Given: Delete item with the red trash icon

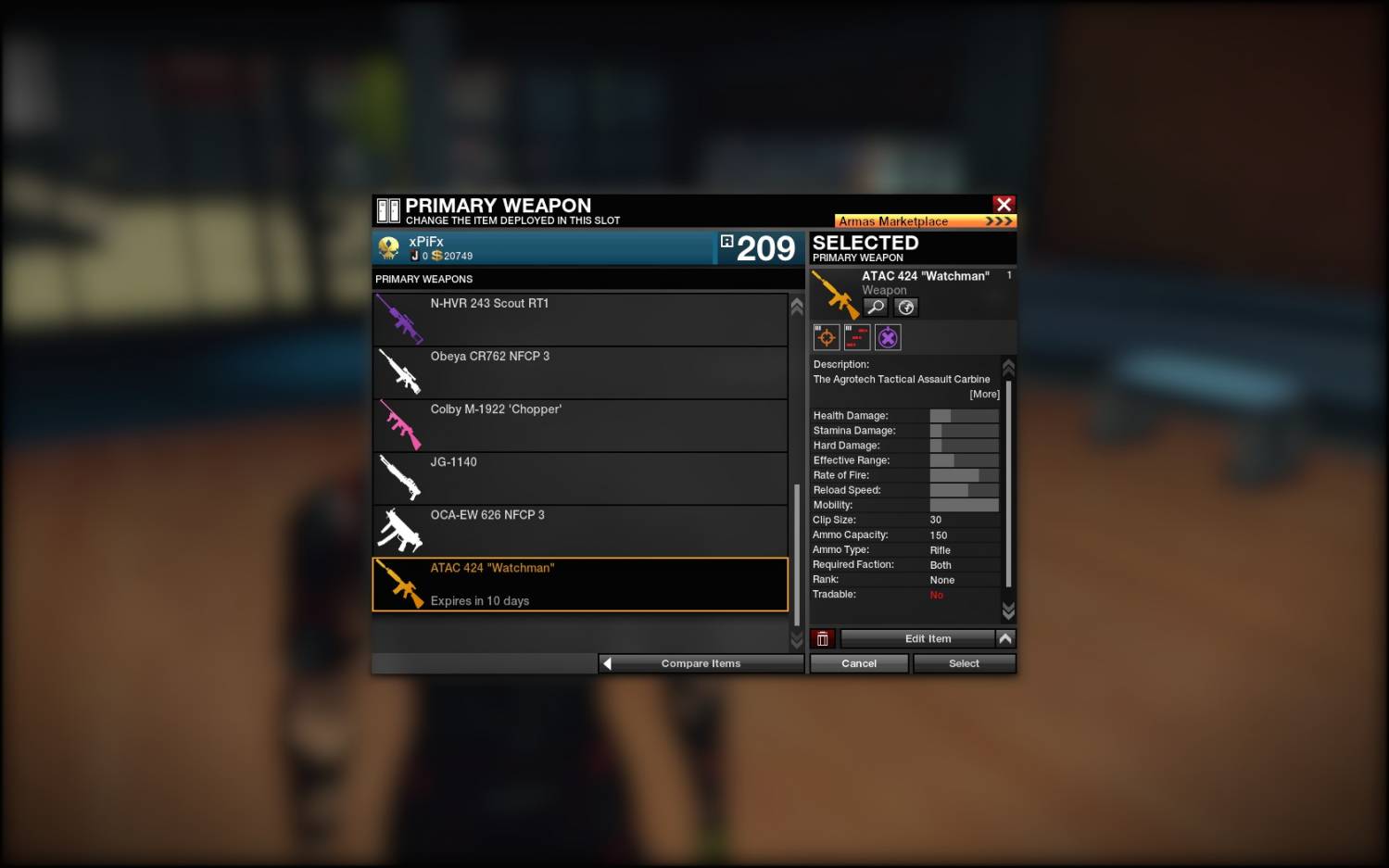Looking at the screenshot, I should (x=822, y=638).
